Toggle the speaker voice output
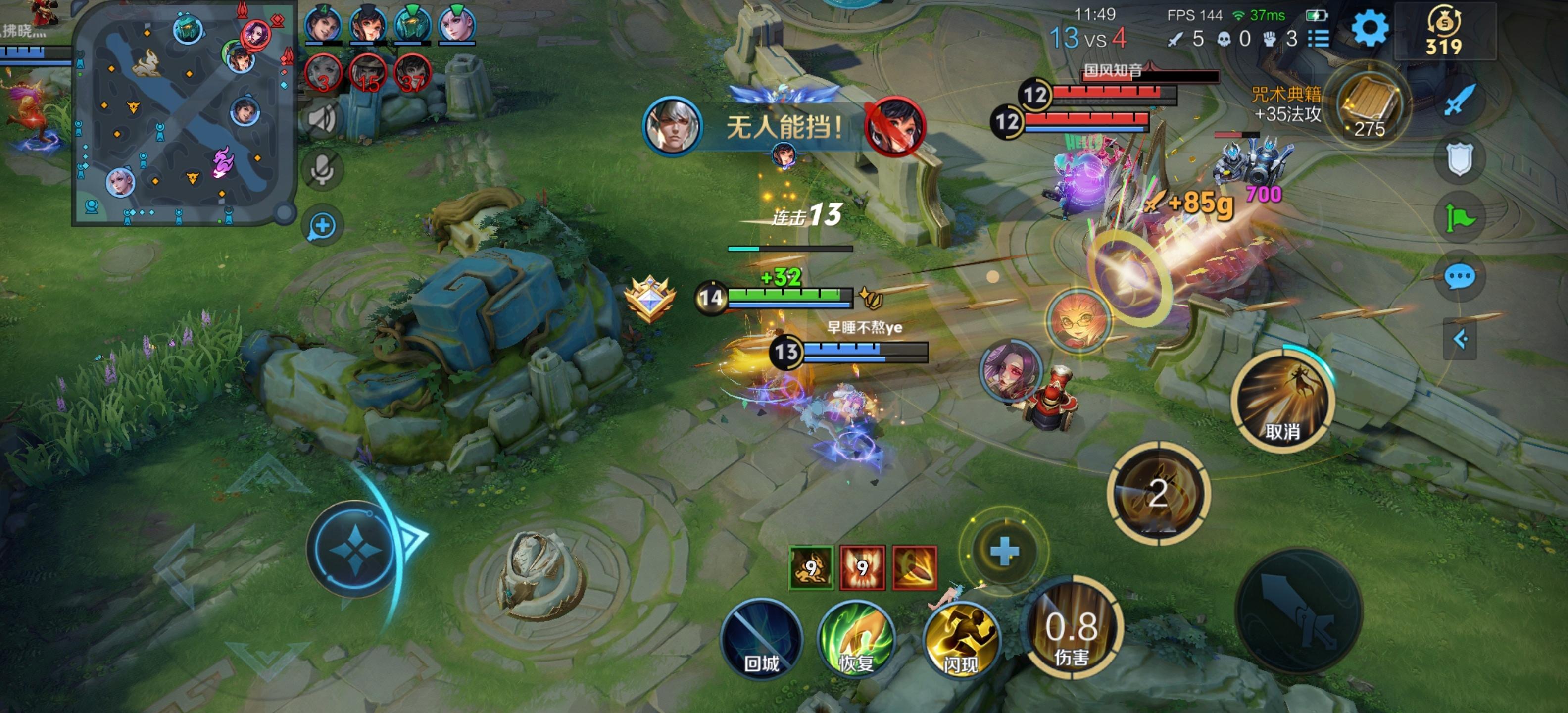The width and height of the screenshot is (1568, 713). pos(322,117)
